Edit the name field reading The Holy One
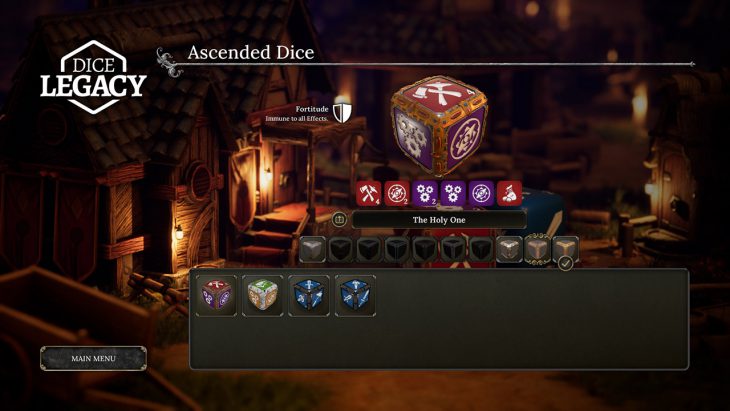Image resolution: width=730 pixels, height=411 pixels. (440, 219)
